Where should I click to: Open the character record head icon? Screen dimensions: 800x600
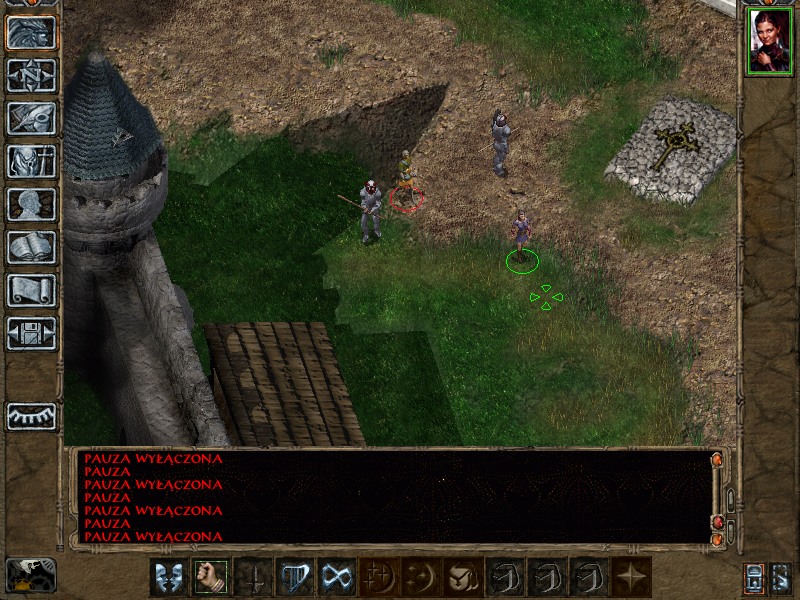tap(31, 204)
